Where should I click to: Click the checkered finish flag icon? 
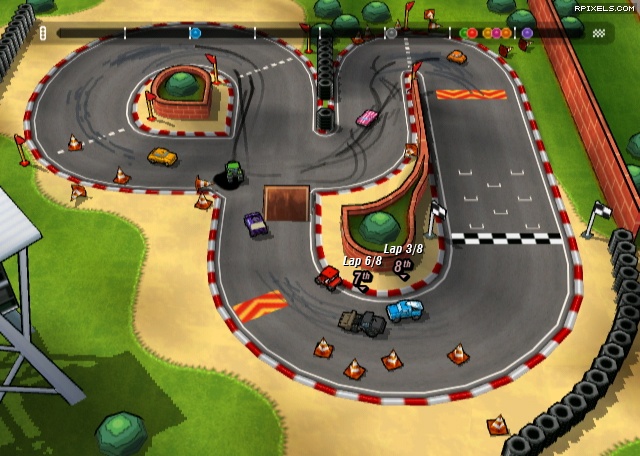(599, 33)
